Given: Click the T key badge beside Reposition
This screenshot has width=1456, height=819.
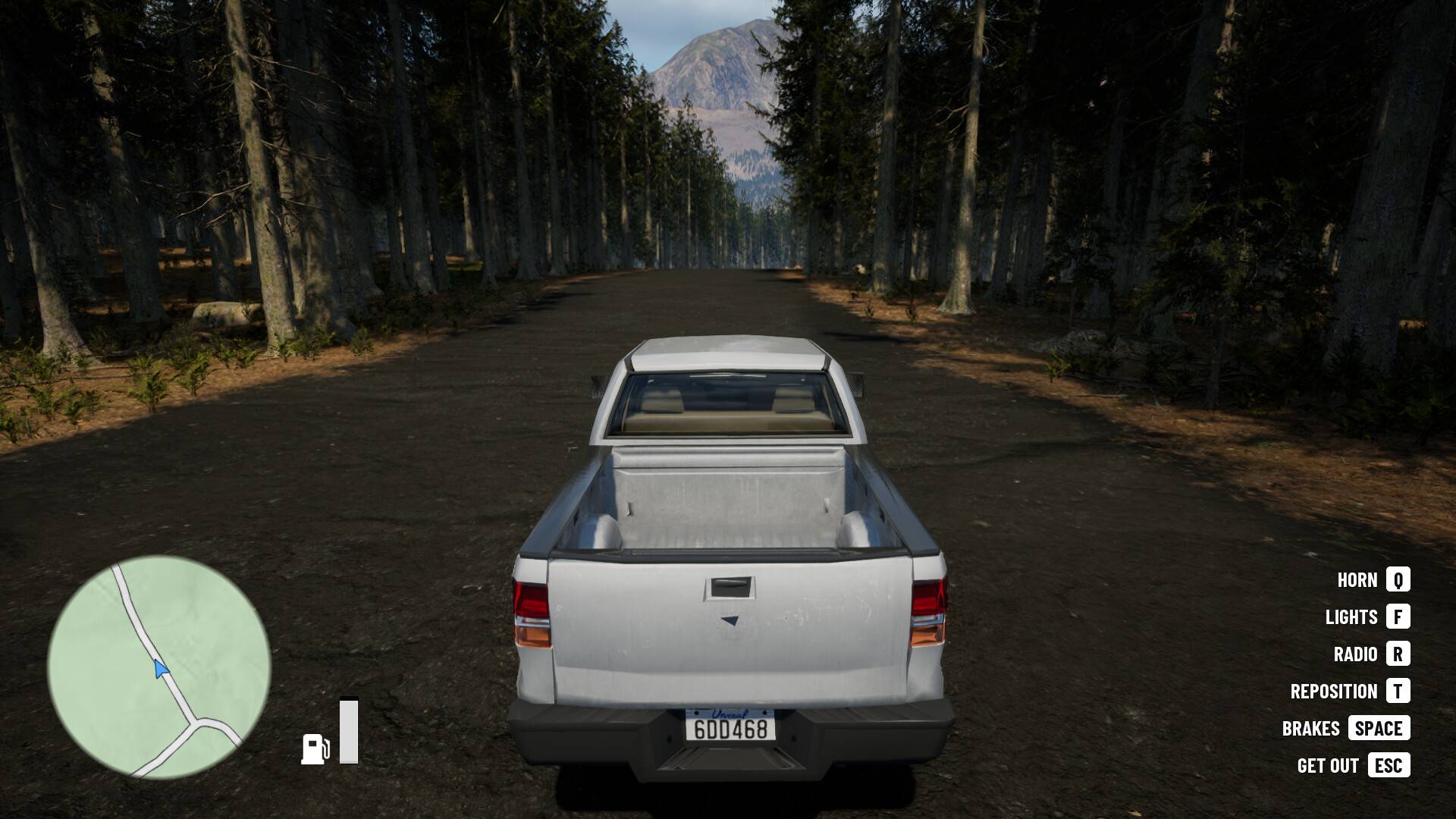Looking at the screenshot, I should (1399, 692).
